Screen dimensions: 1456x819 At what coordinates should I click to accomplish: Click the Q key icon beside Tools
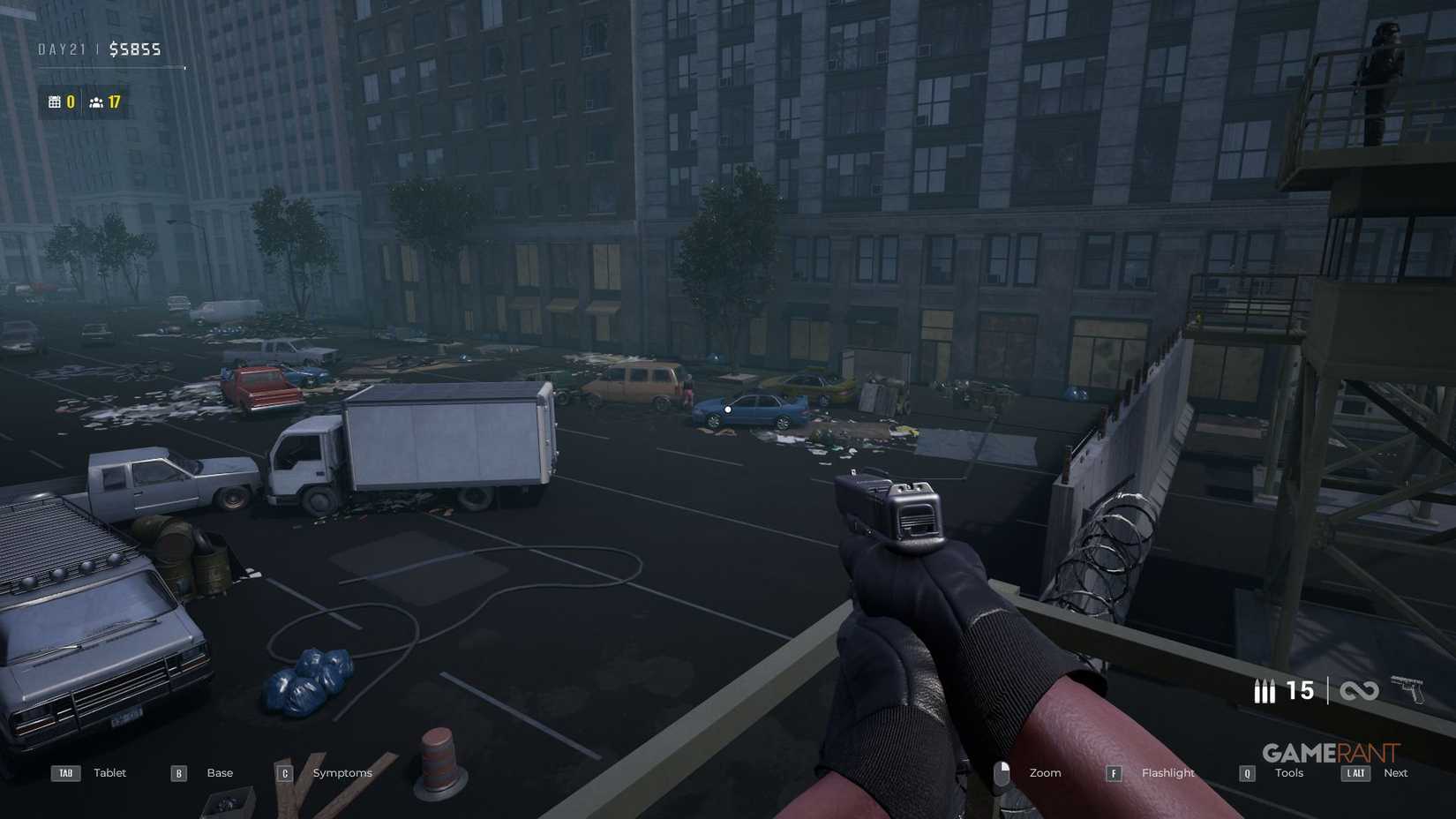coord(1246,772)
